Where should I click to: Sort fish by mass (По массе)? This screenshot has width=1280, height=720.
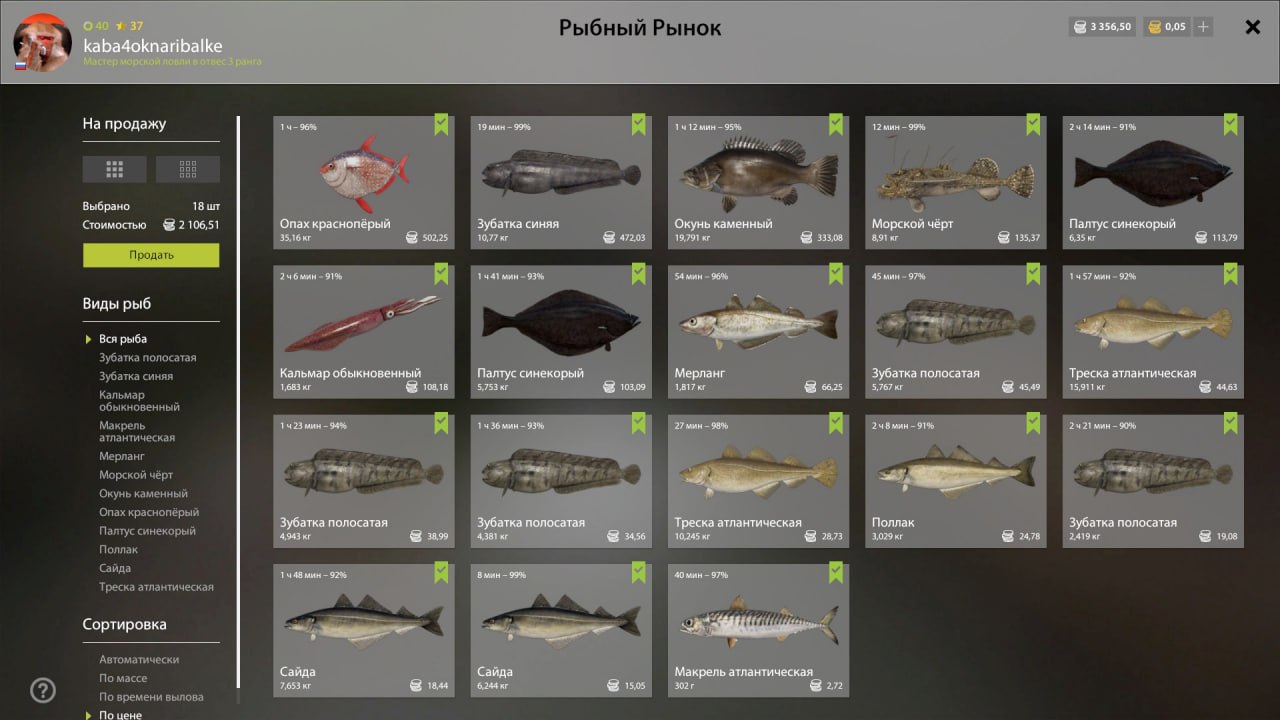[x=122, y=678]
